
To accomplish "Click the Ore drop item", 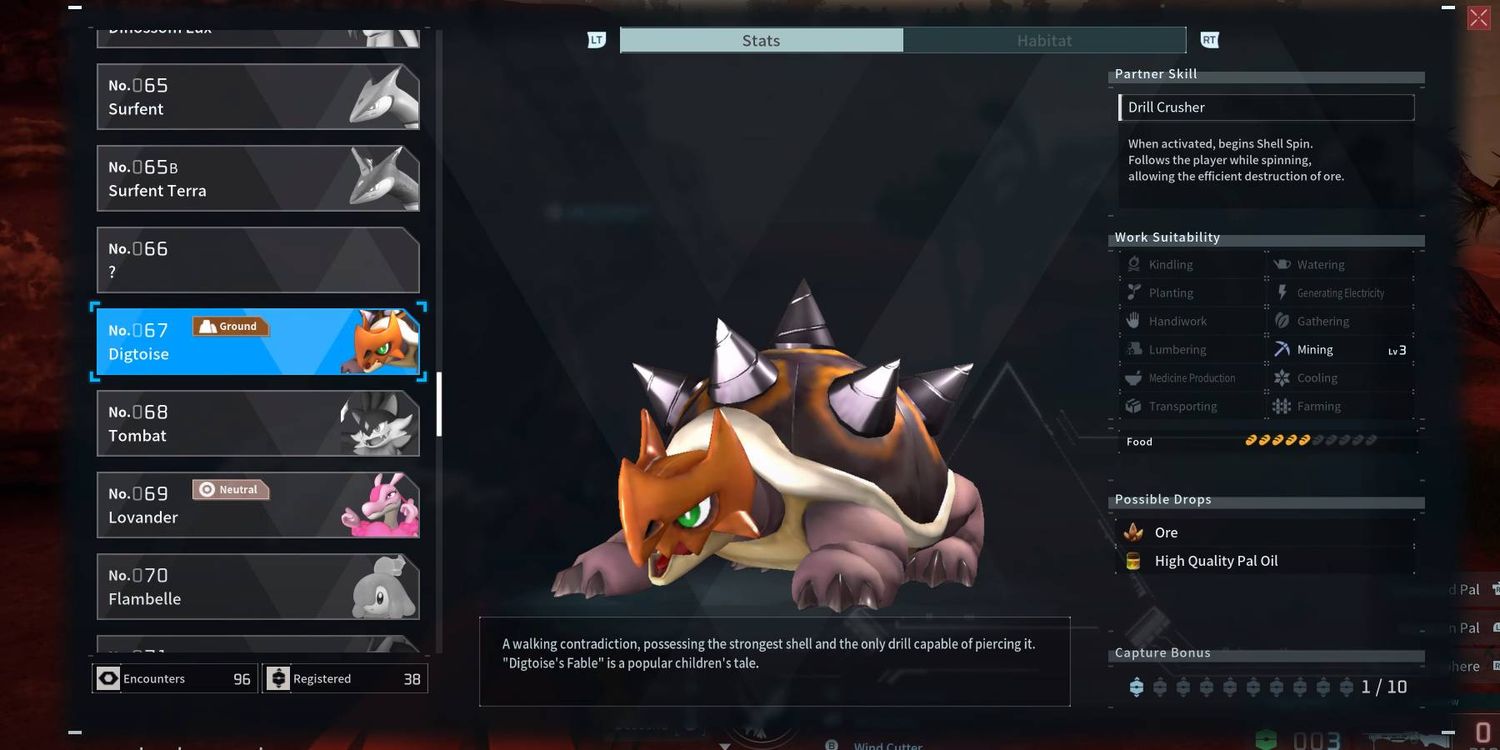I will point(1166,533).
